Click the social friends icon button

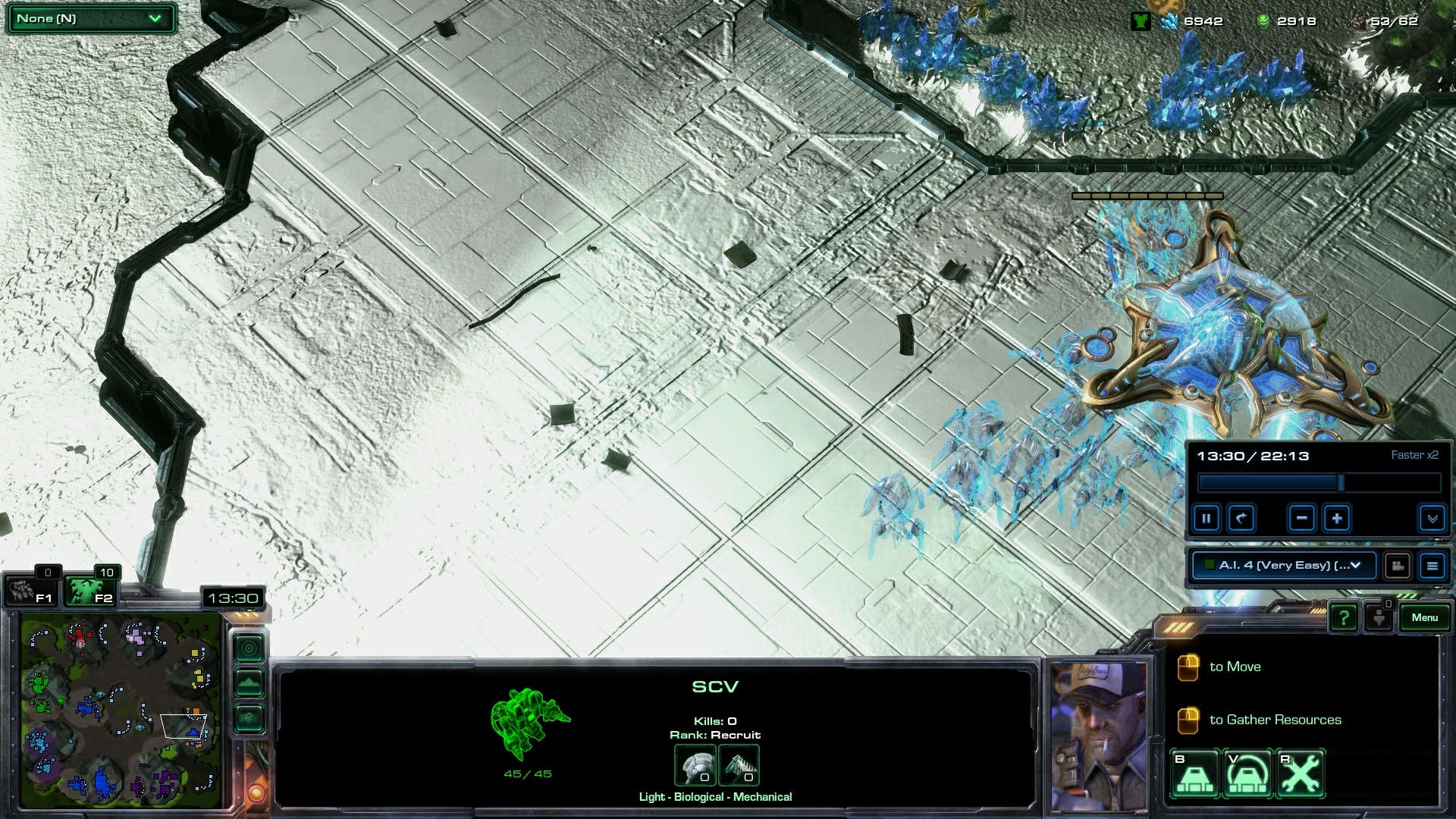coord(1379,618)
